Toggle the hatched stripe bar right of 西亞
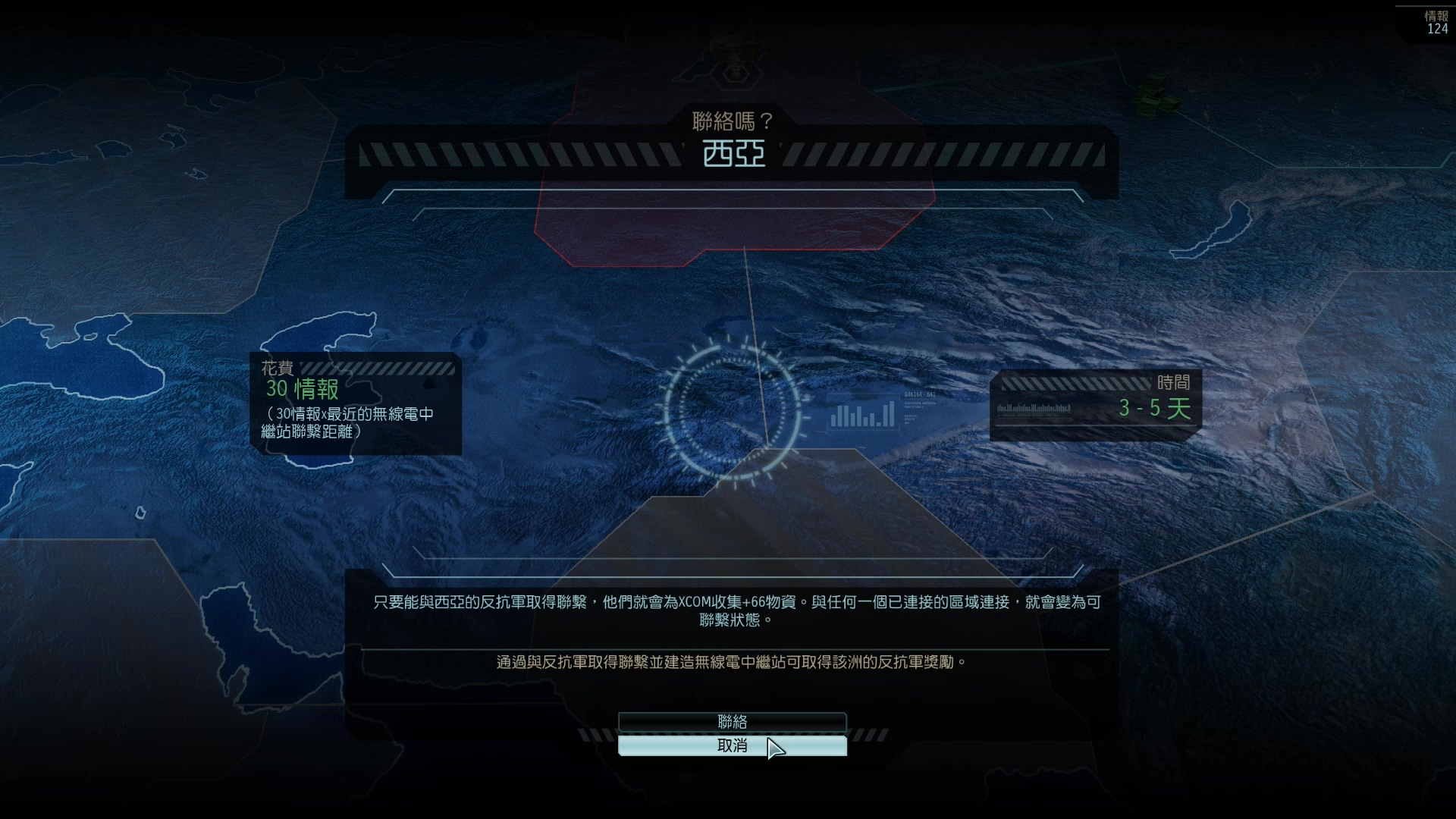Image resolution: width=1456 pixels, height=819 pixels. (948, 154)
